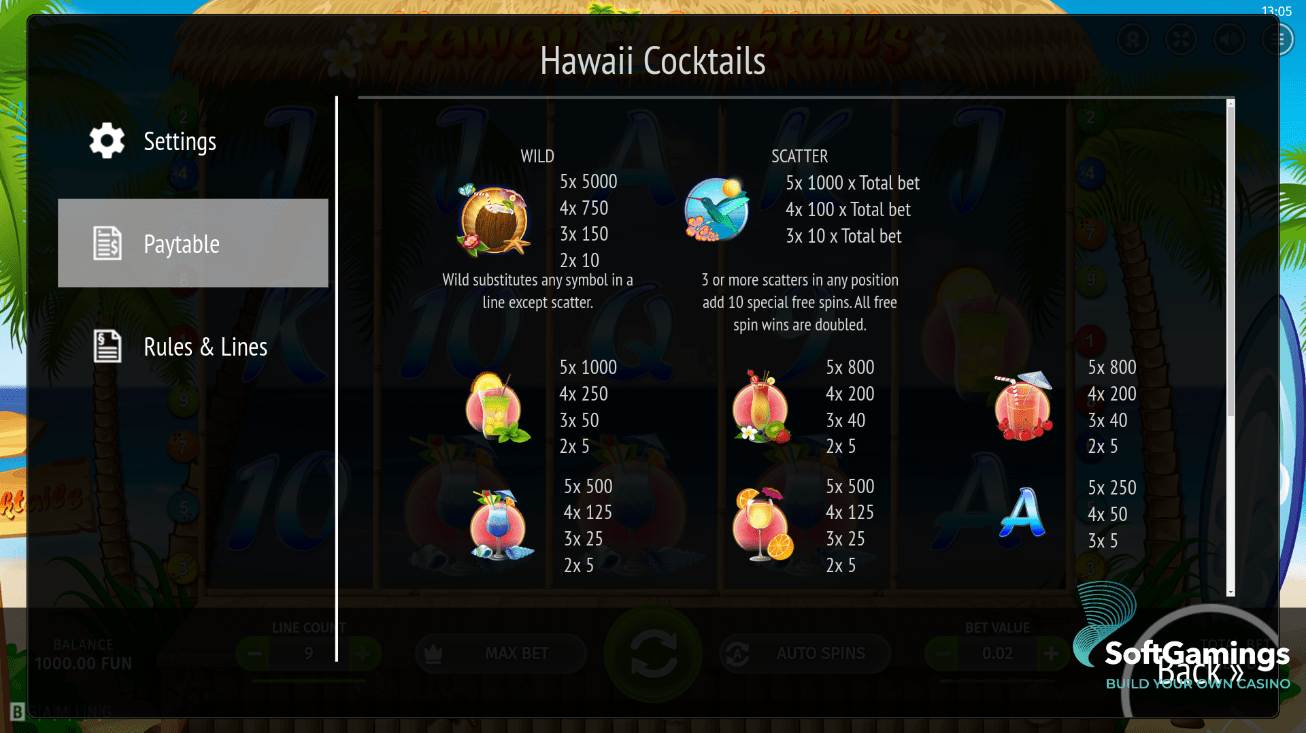
Task: Toggle fullscreen mode with expand icon
Action: [1181, 39]
